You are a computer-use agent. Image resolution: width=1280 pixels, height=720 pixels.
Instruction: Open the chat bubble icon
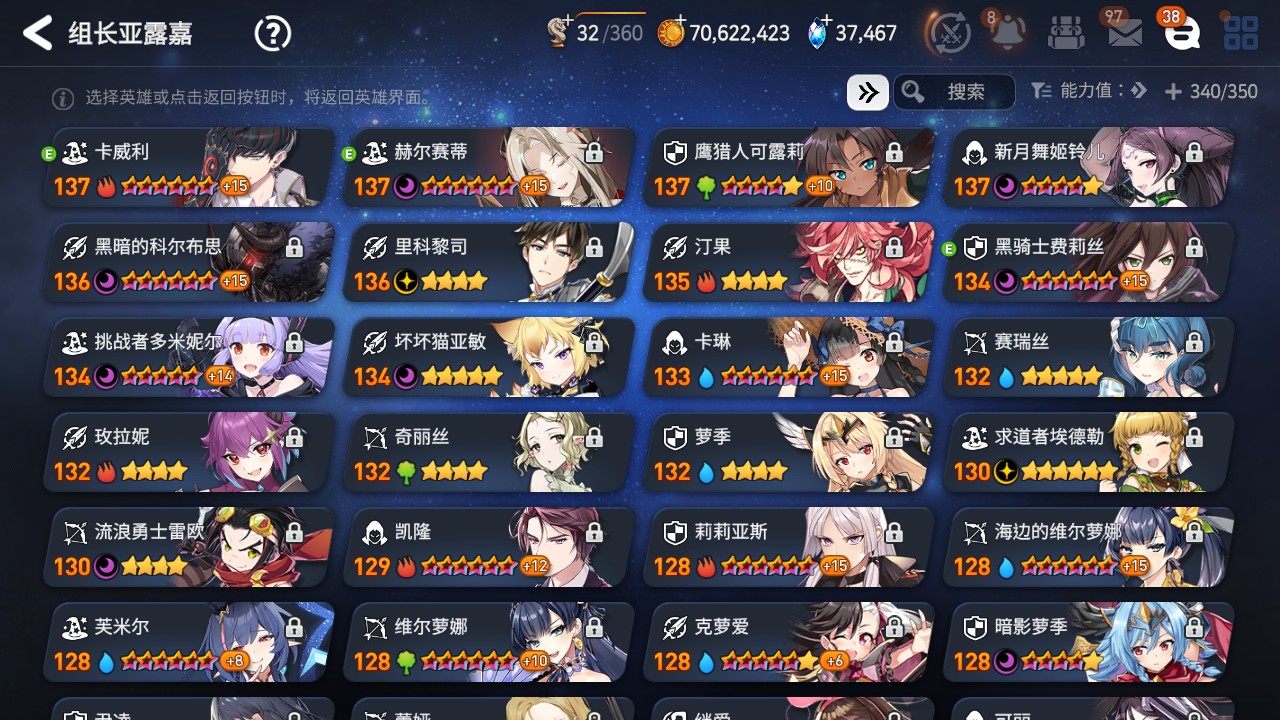pos(1182,33)
